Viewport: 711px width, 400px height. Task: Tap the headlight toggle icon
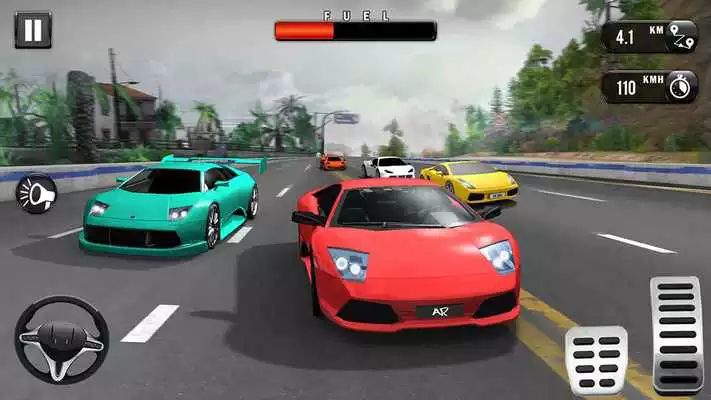[x=37, y=193]
